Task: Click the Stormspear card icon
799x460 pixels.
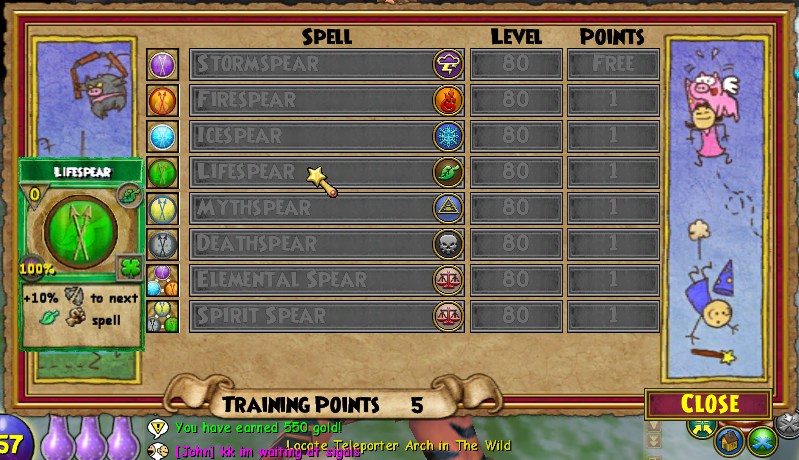Action: point(162,64)
